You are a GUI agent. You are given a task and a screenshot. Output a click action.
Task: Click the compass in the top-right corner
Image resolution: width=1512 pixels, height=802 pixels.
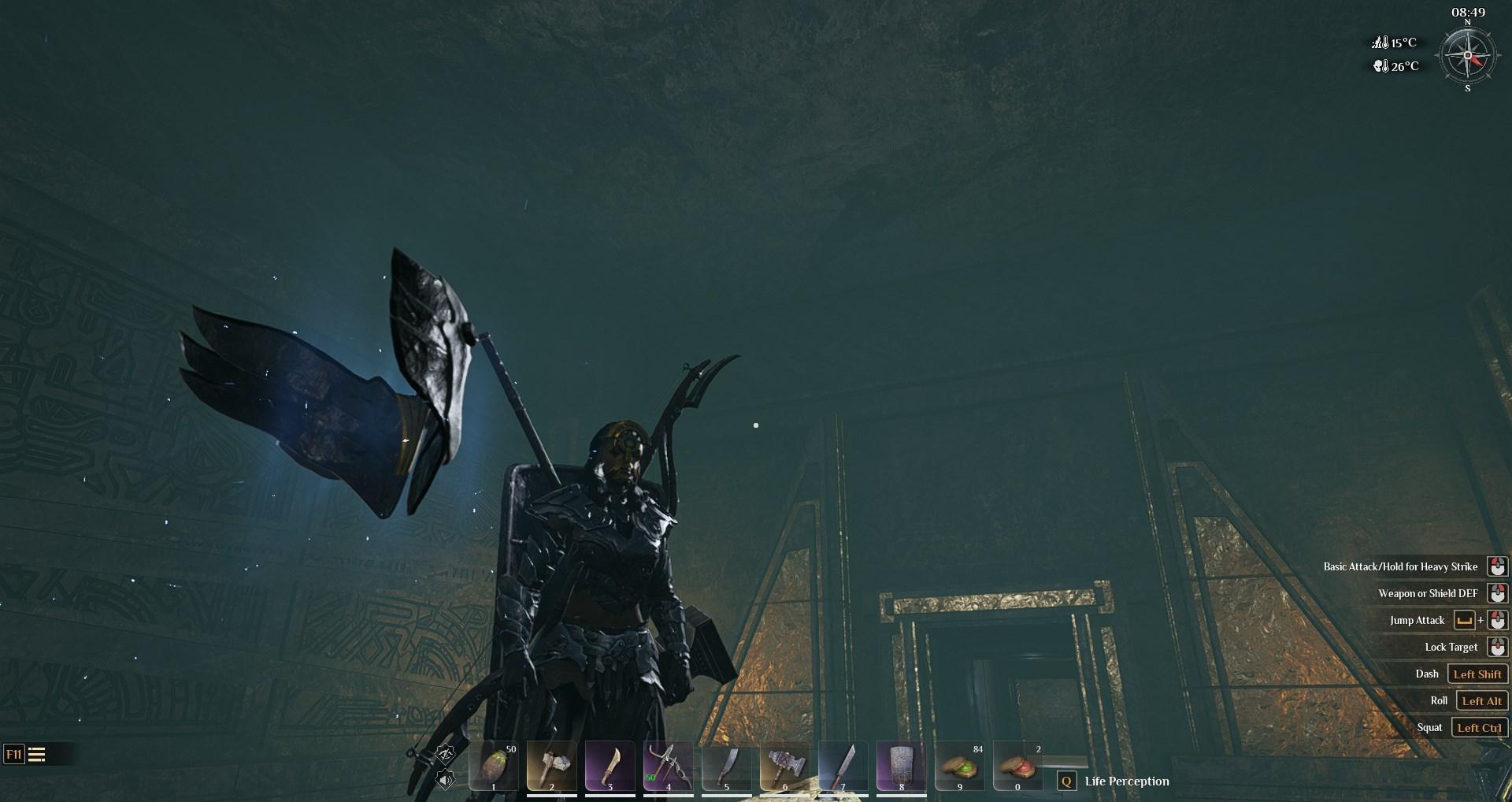click(1467, 55)
